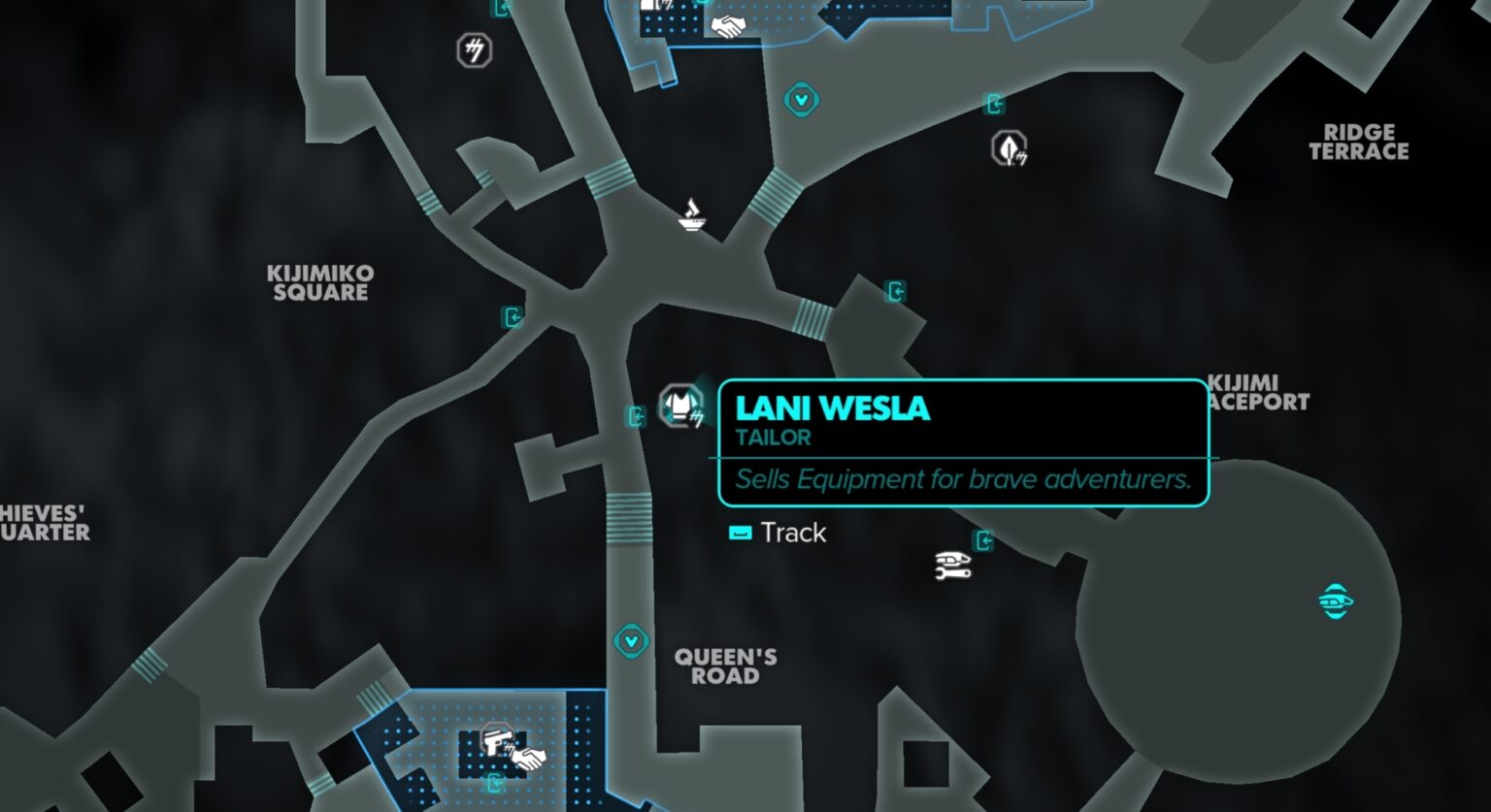Viewport: 1491px width, 812px height.
Task: Click Track to start tracking Lani Wesla
Action: coord(793,533)
